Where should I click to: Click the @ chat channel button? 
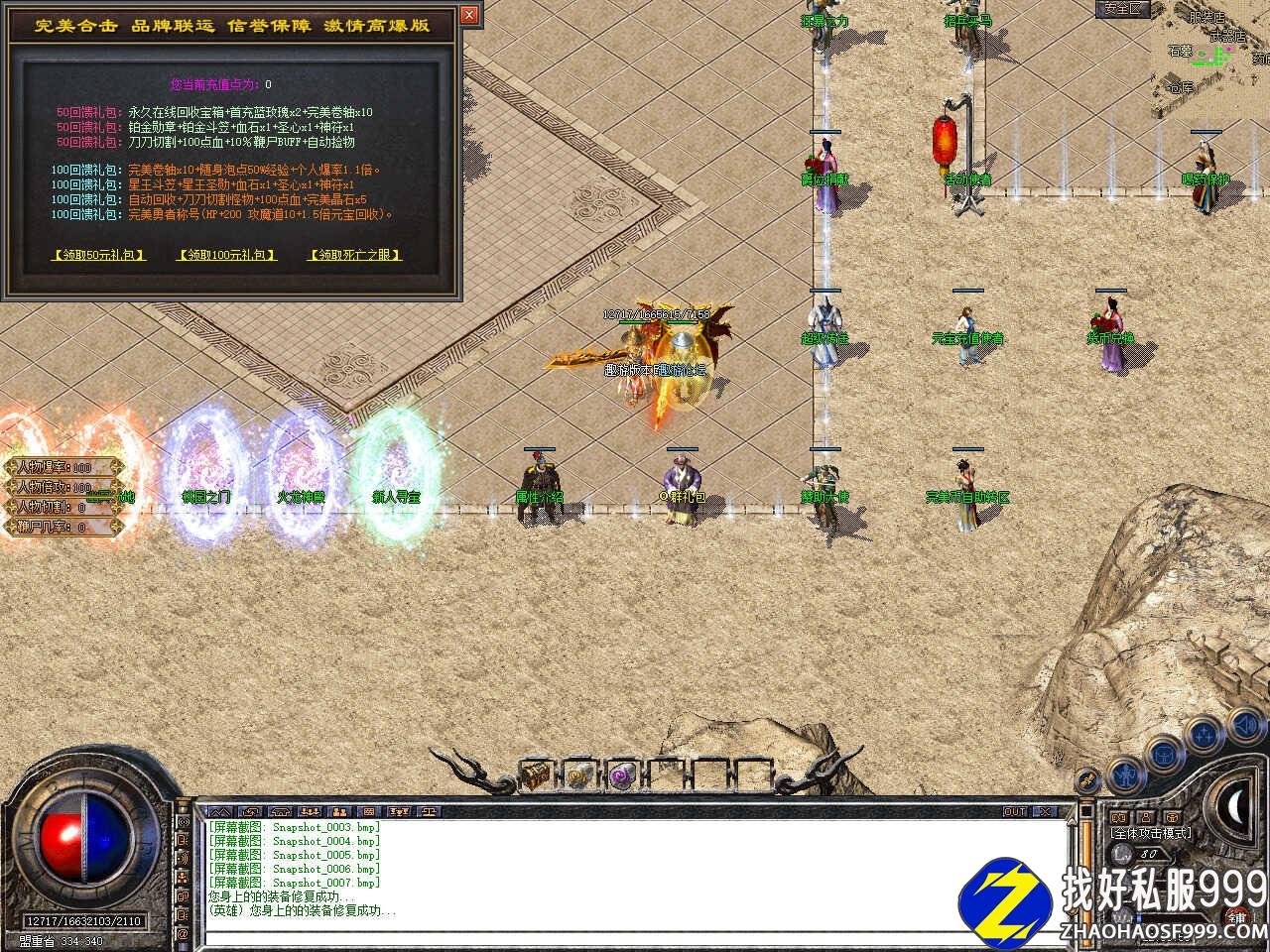coord(182,933)
